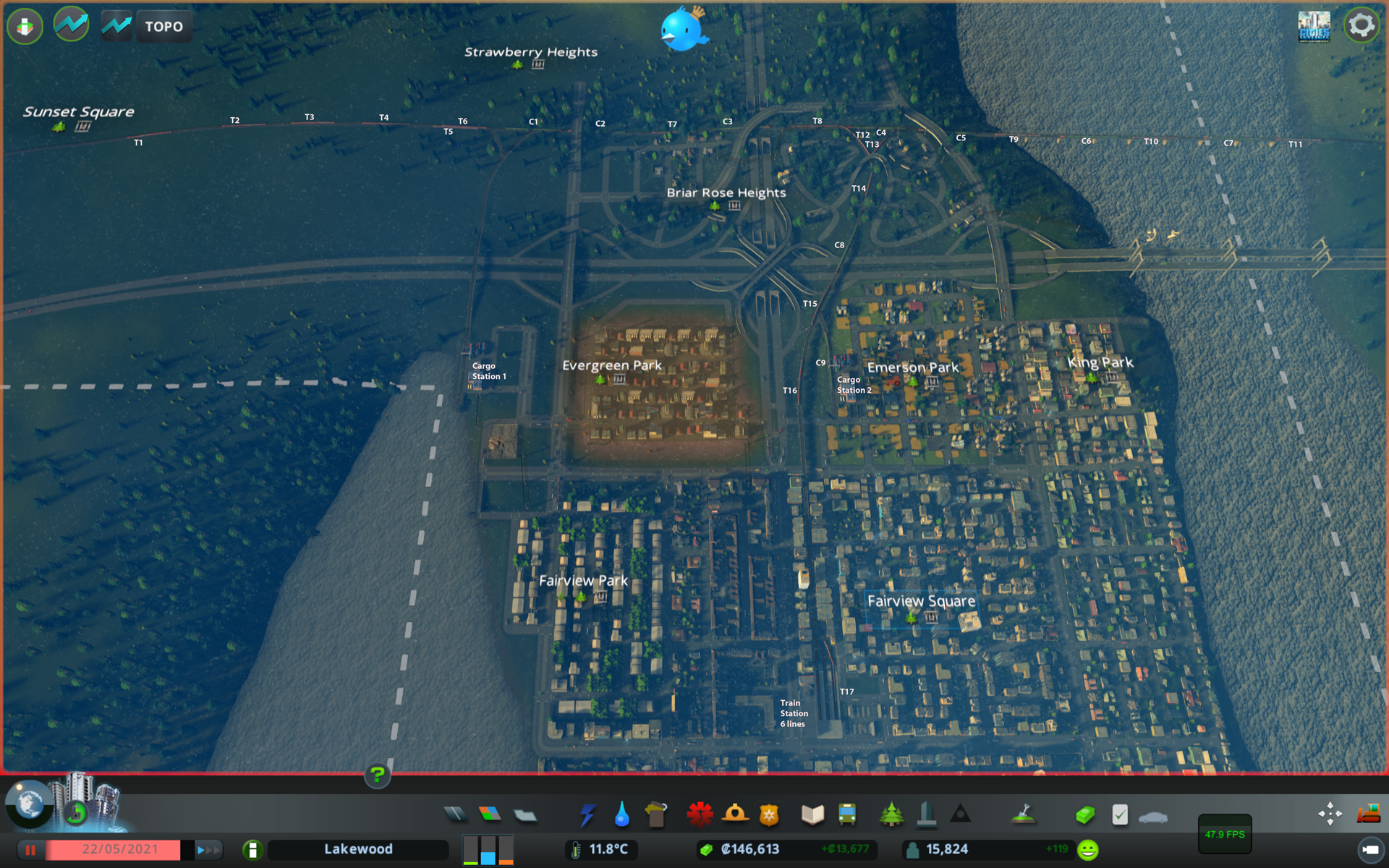Toggle free camera mode at bottom right
Viewport: 1389px width, 868px height.
pyautogui.click(x=1330, y=812)
